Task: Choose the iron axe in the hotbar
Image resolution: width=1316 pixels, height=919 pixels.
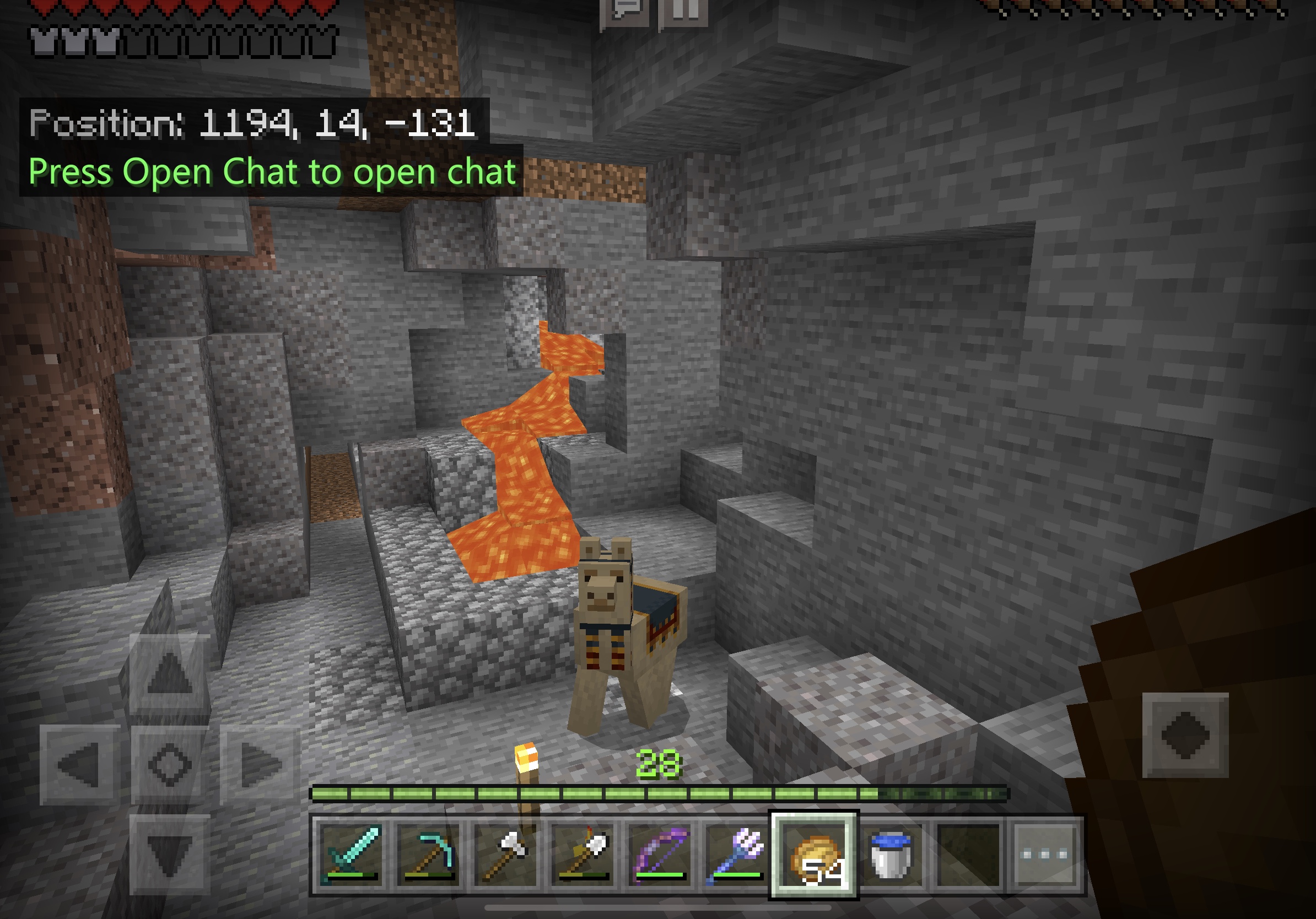Action: tap(505, 854)
